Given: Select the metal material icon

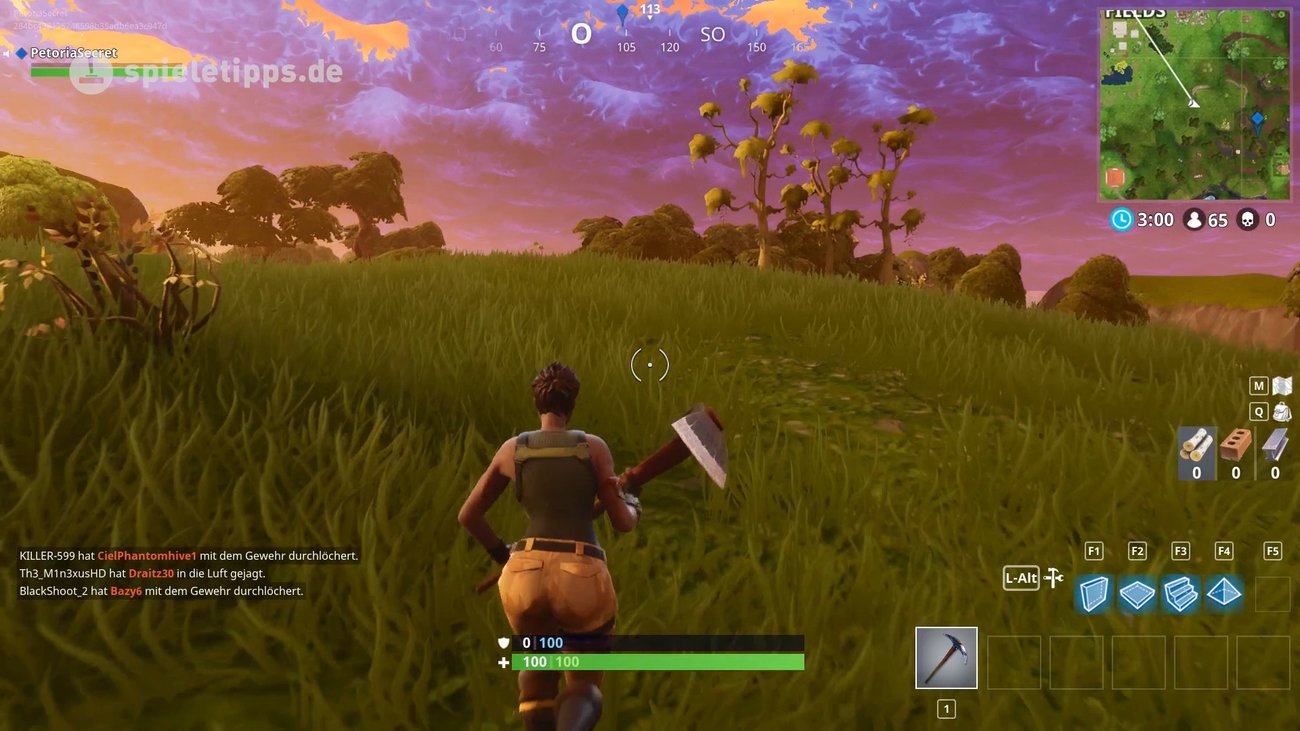Looking at the screenshot, I should [x=1275, y=445].
